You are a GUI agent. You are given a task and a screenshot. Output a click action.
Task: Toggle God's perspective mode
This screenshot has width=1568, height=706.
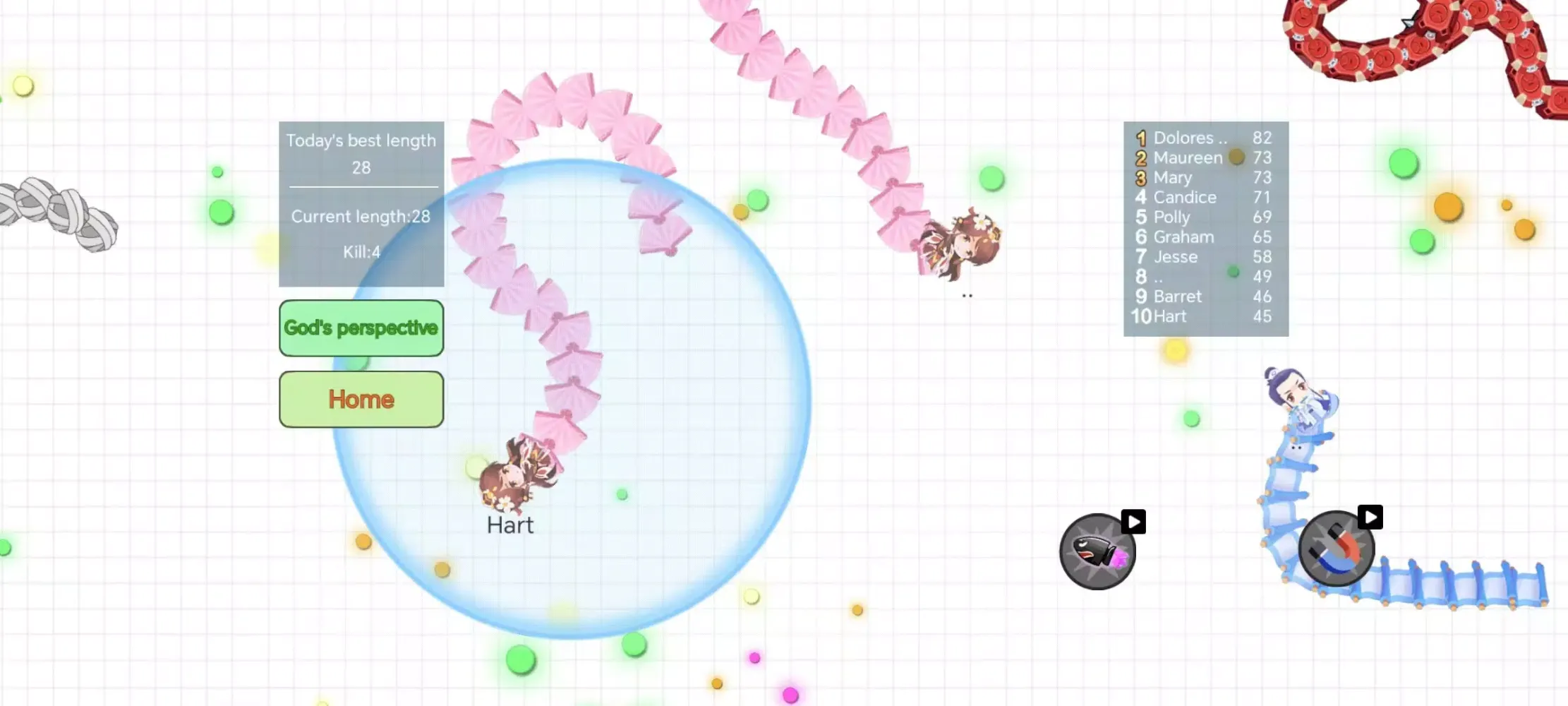click(x=361, y=328)
